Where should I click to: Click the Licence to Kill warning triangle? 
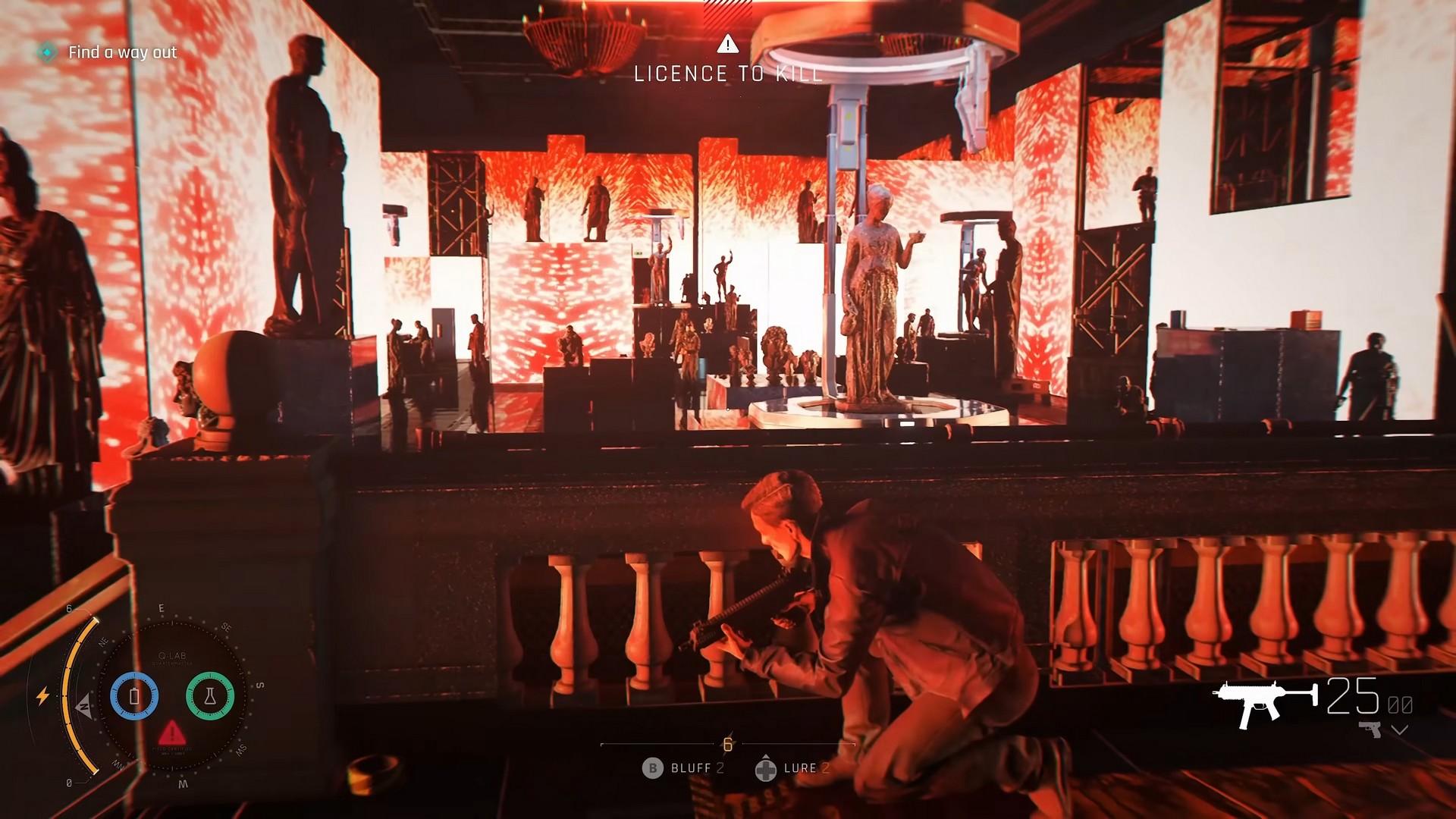pyautogui.click(x=730, y=44)
